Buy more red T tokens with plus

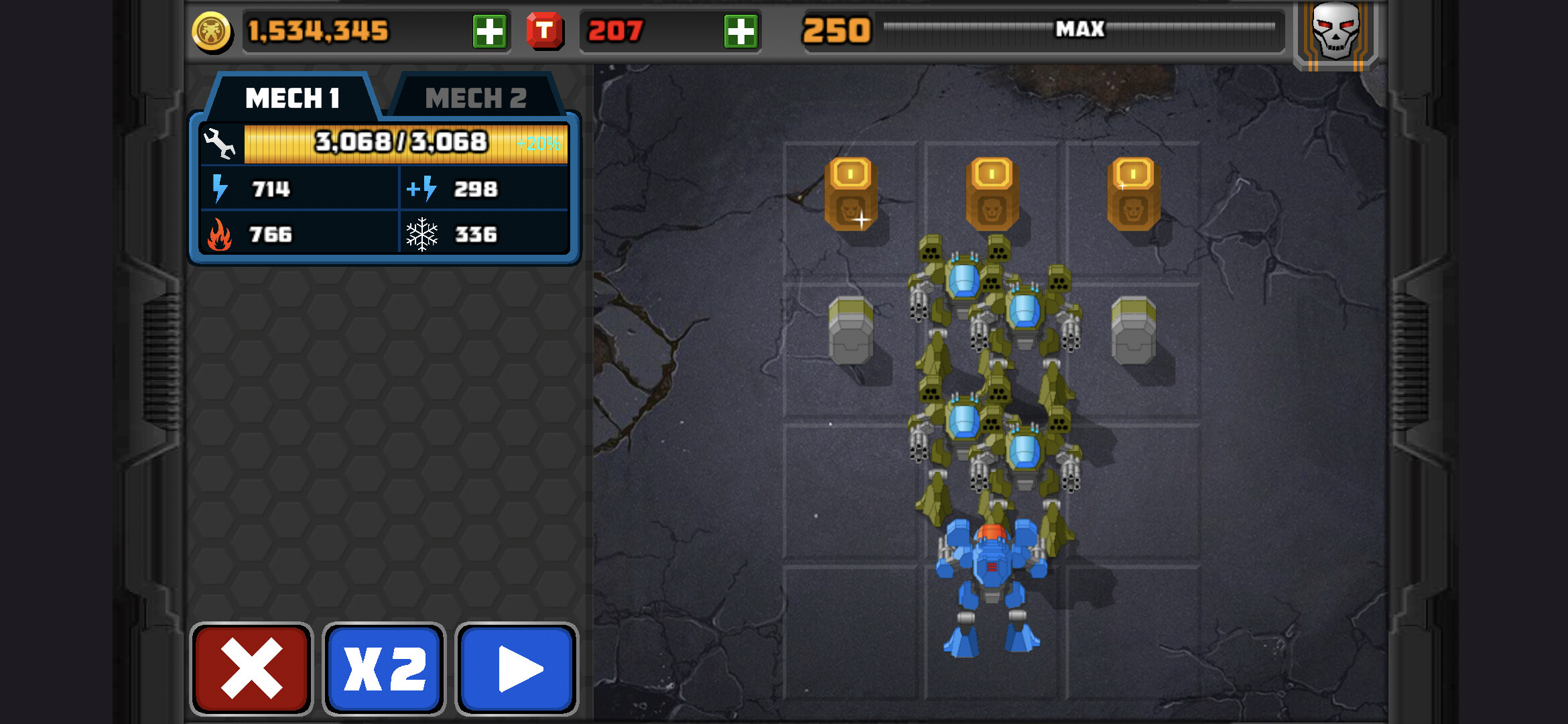[740, 31]
